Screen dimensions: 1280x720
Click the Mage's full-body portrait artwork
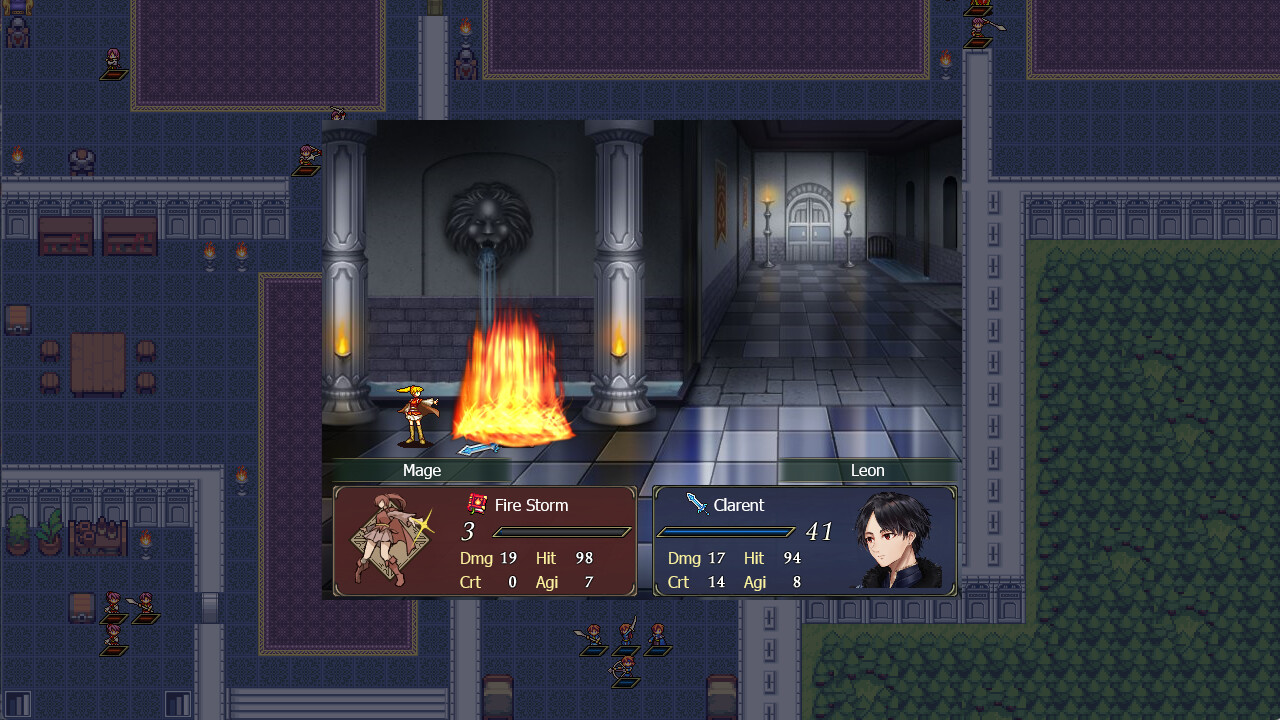(383, 538)
